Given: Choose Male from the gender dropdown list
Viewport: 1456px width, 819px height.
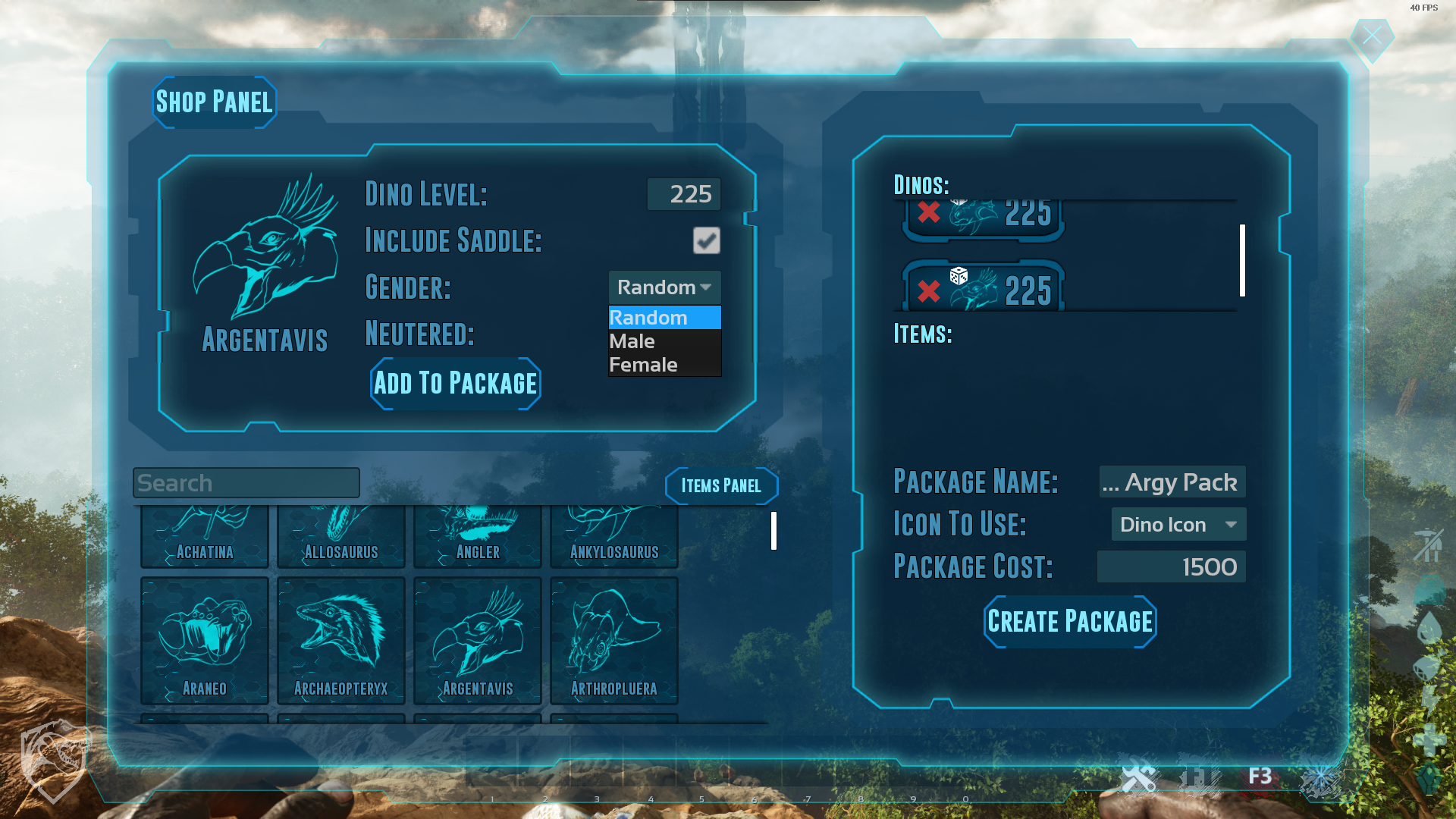Looking at the screenshot, I should click(x=632, y=341).
